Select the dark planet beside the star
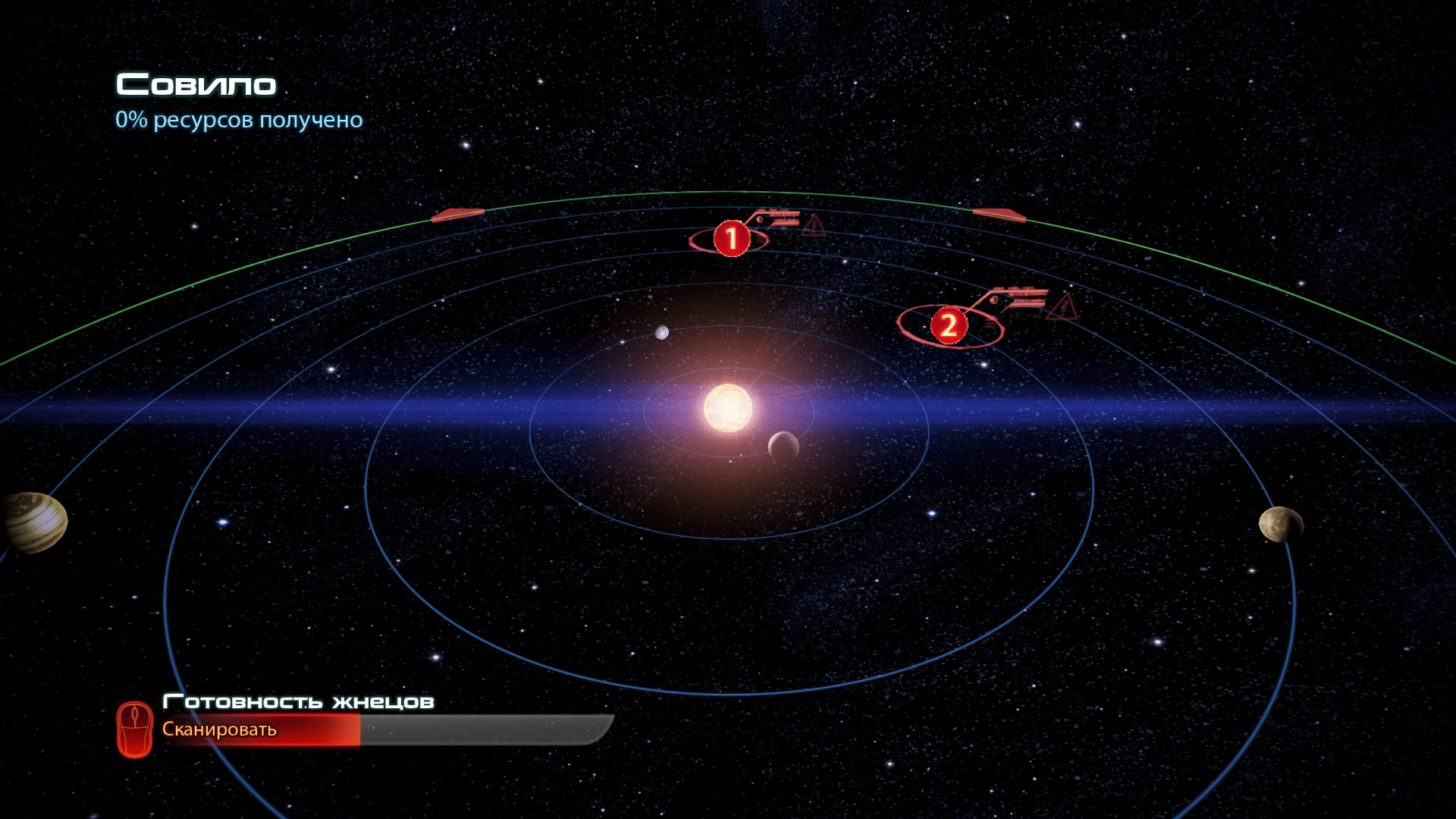 (783, 446)
